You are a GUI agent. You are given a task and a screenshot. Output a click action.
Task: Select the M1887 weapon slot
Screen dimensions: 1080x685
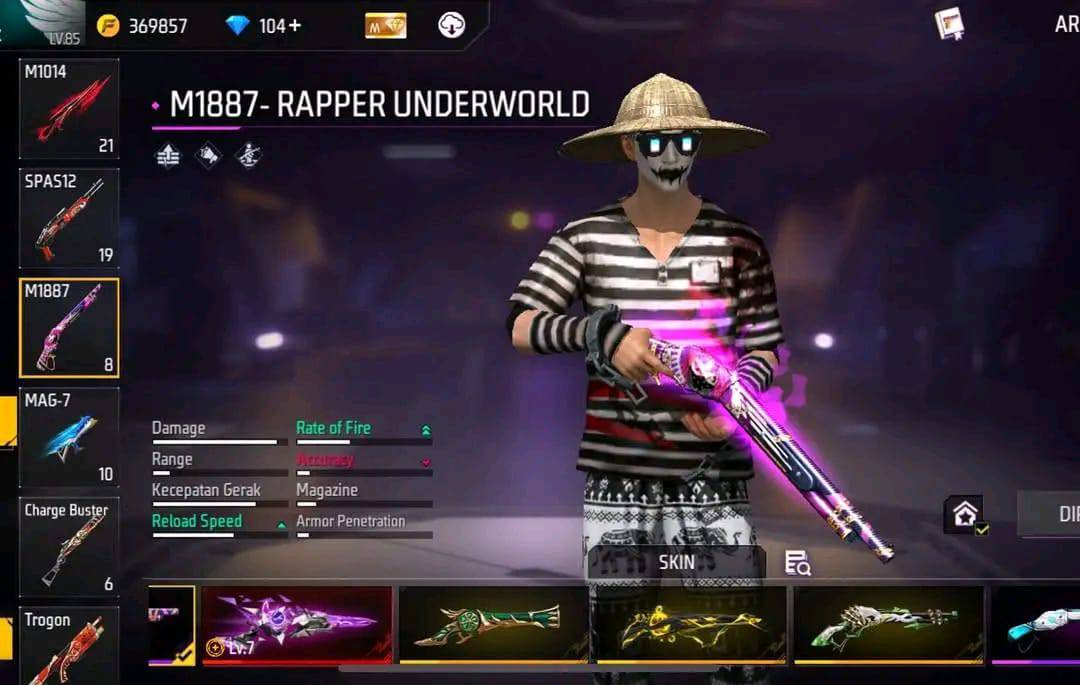click(x=68, y=327)
